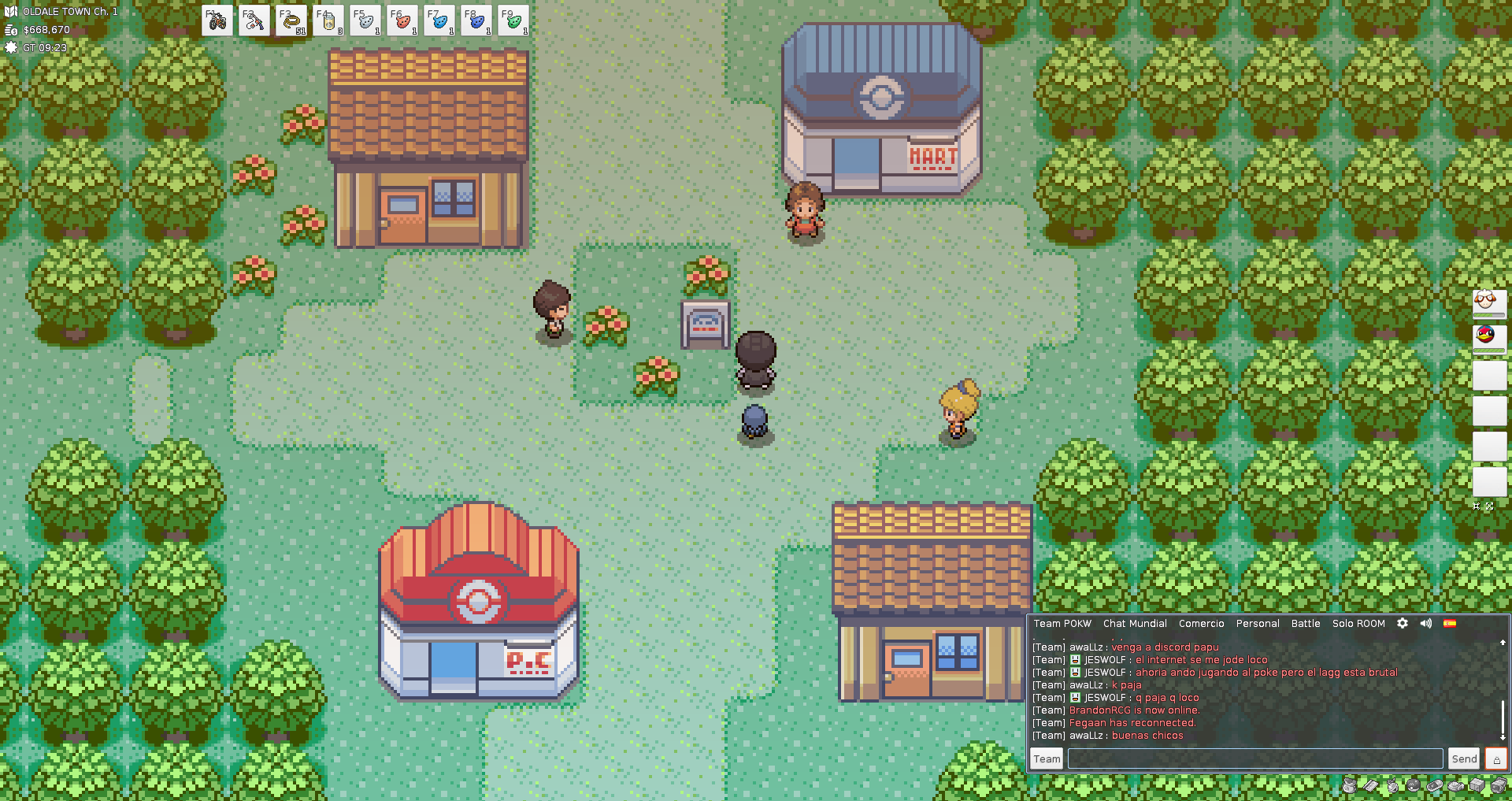Select the red bird Pokémon party slot
This screenshot has width=1512, height=801.
tap(1489, 337)
